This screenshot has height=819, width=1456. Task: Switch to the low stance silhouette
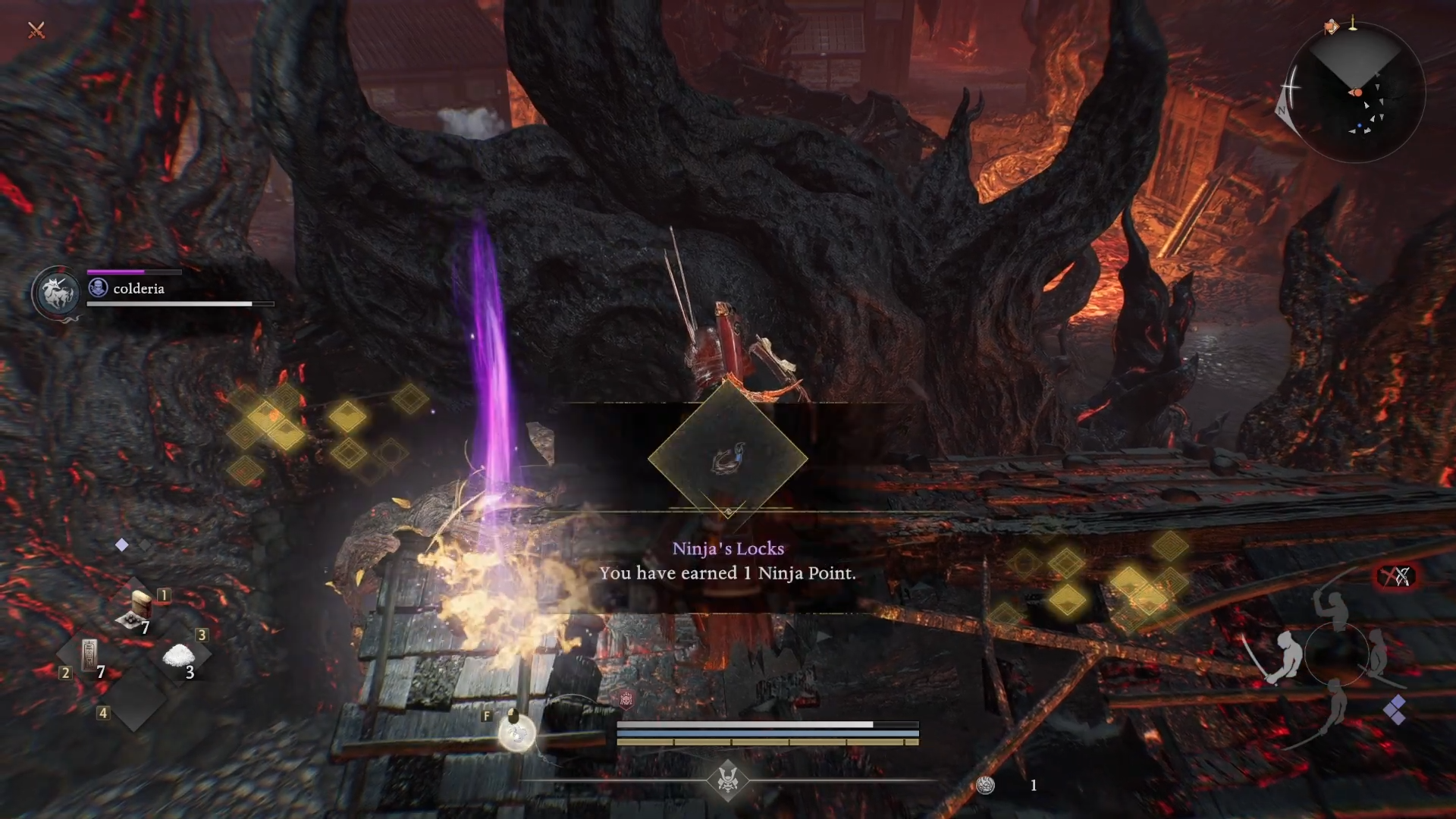(x=1335, y=709)
